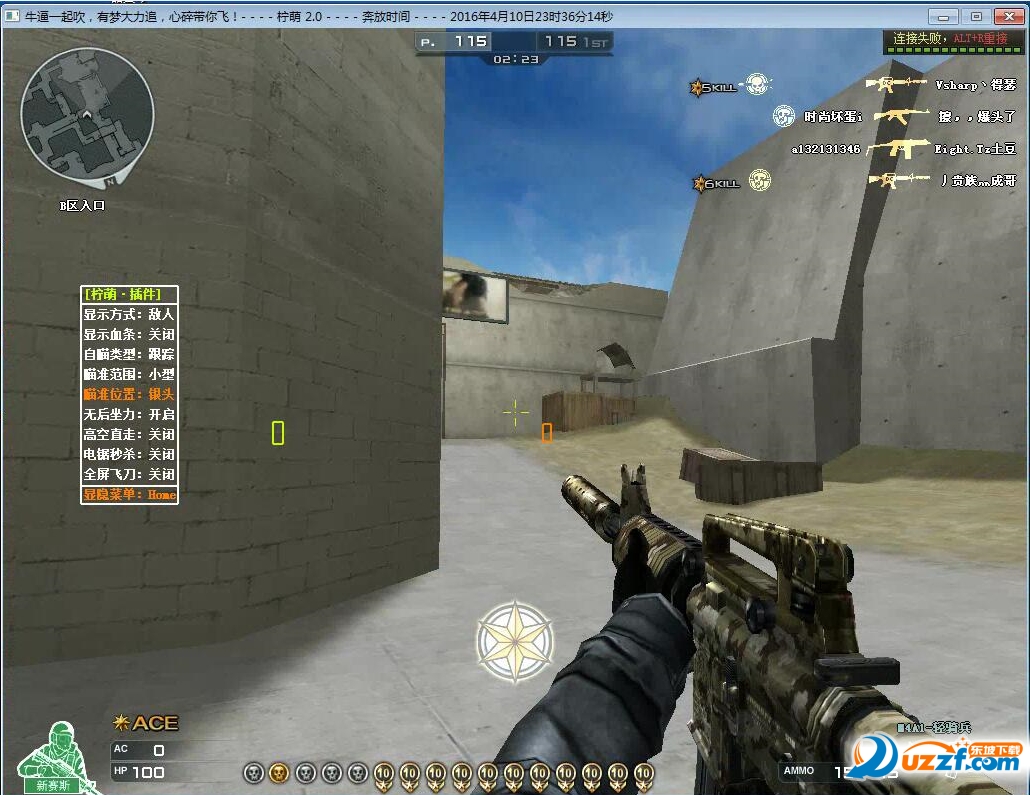Screen dimensions: 1030x795
Task: Select the 显示方式 row in plugin menu
Action: coord(129,314)
